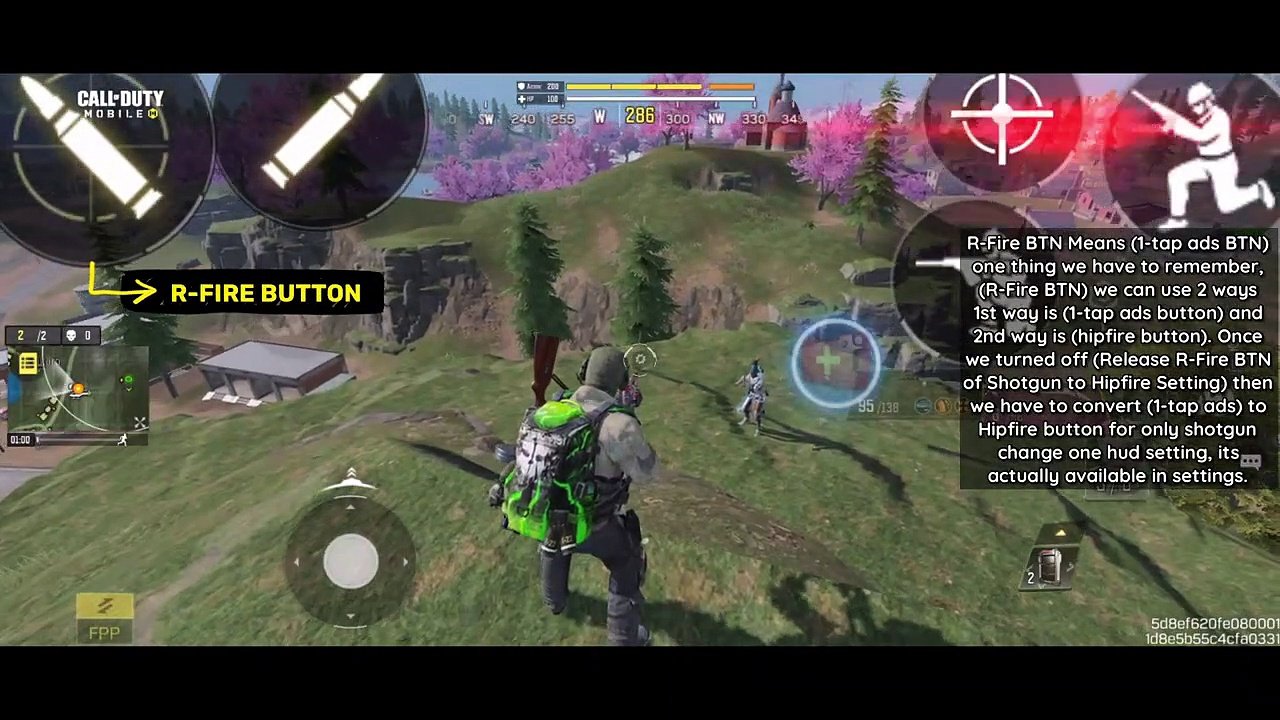Expand item list with yellow triangle arrow

coord(1060,533)
